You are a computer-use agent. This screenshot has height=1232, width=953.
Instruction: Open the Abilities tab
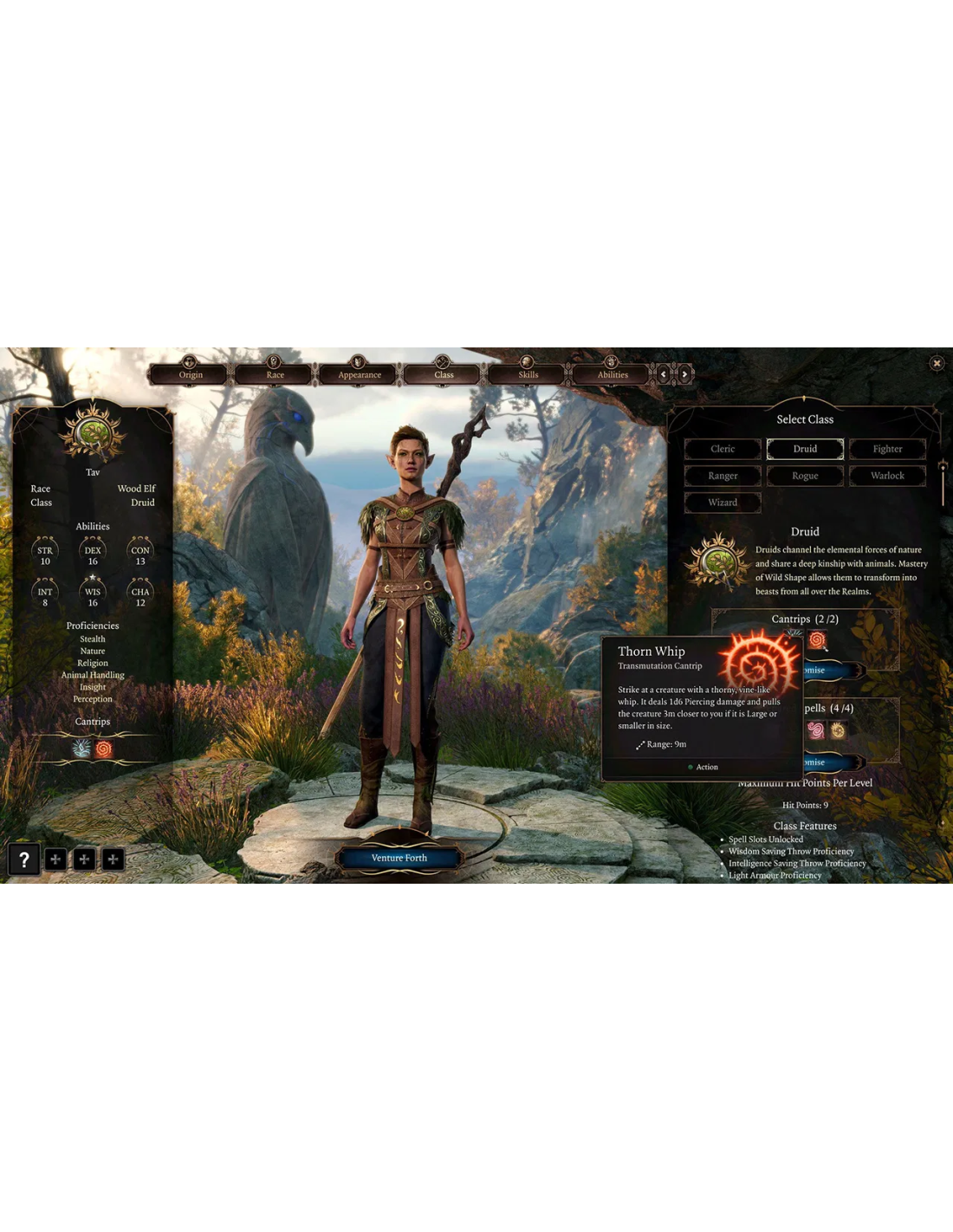coord(613,374)
